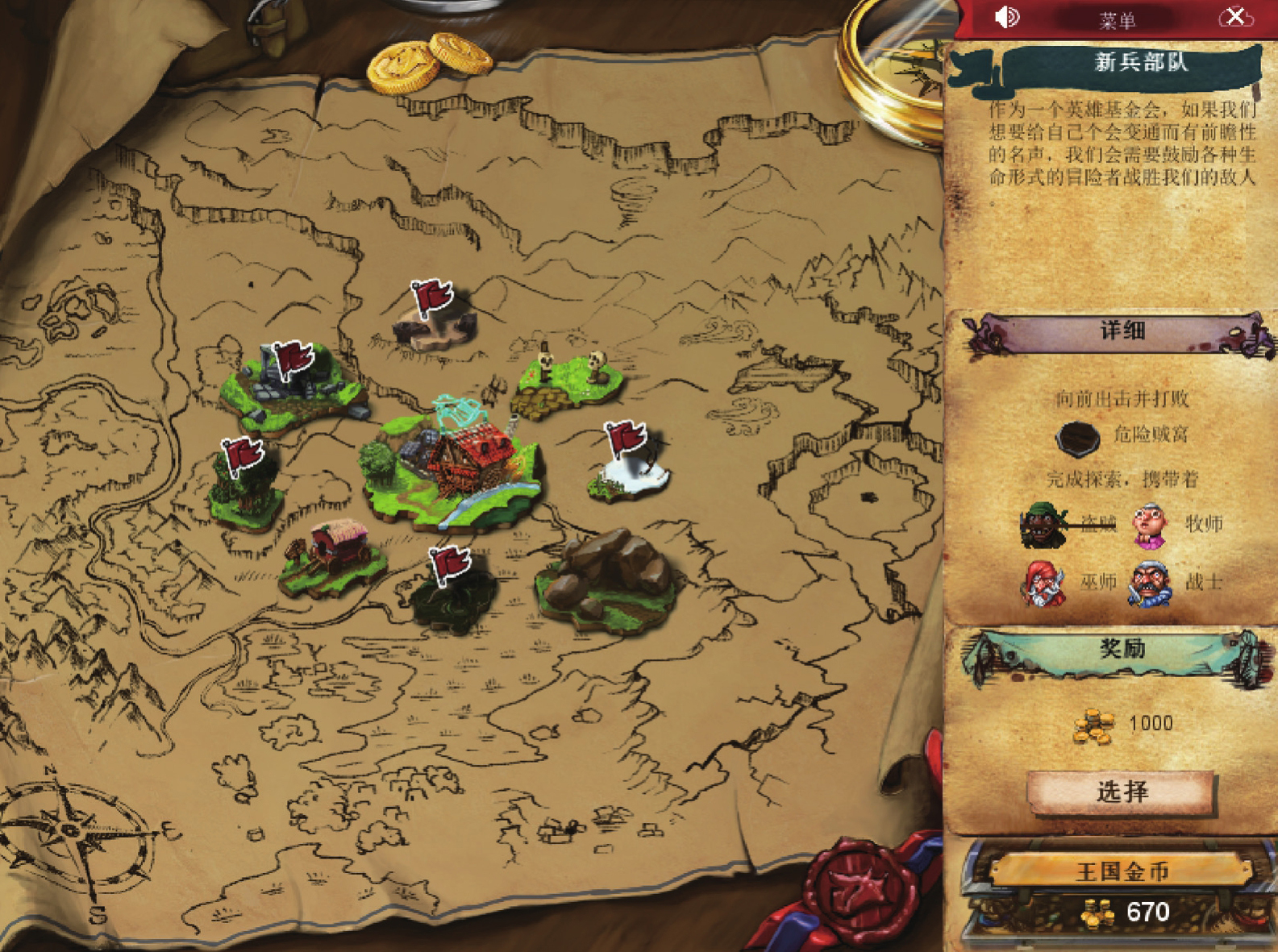The height and width of the screenshot is (952, 1278).
Task: Select the dark swamp mission with flag
Action: pyautogui.click(x=453, y=595)
